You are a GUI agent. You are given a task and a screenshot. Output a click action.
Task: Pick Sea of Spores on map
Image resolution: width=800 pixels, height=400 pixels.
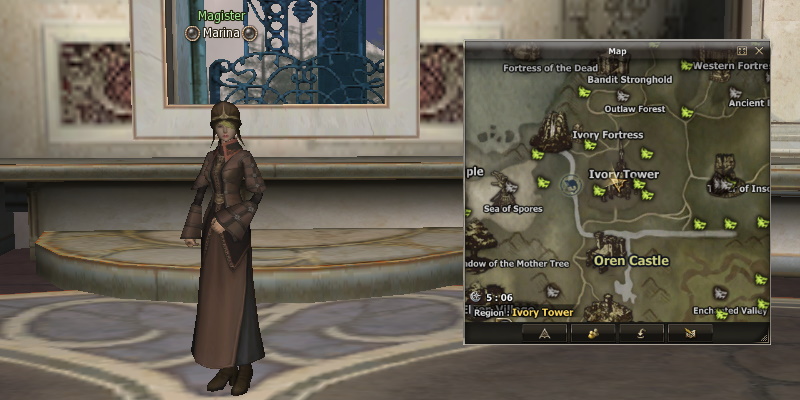(x=513, y=209)
